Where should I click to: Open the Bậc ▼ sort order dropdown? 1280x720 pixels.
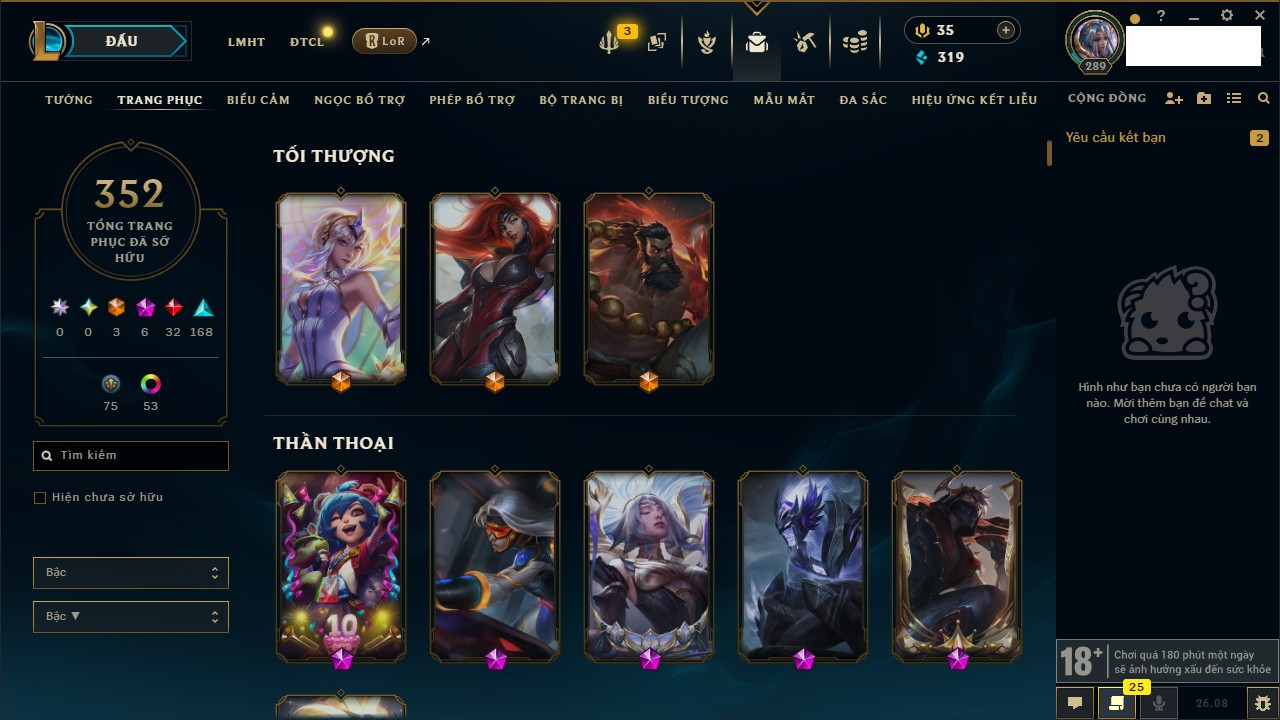pyautogui.click(x=131, y=617)
